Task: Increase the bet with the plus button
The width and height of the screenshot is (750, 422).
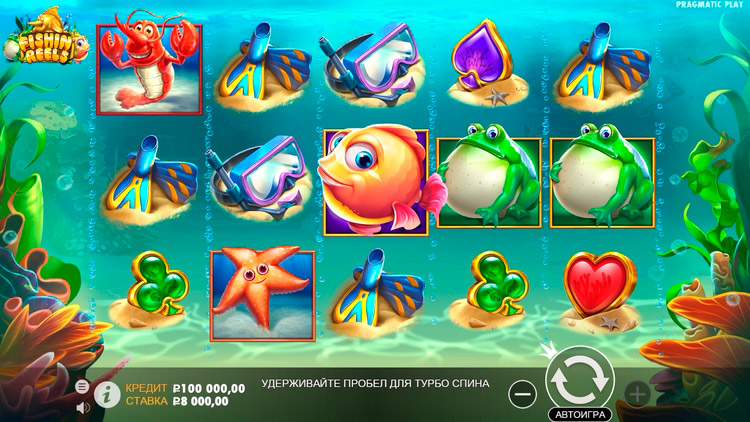Action: tap(637, 394)
